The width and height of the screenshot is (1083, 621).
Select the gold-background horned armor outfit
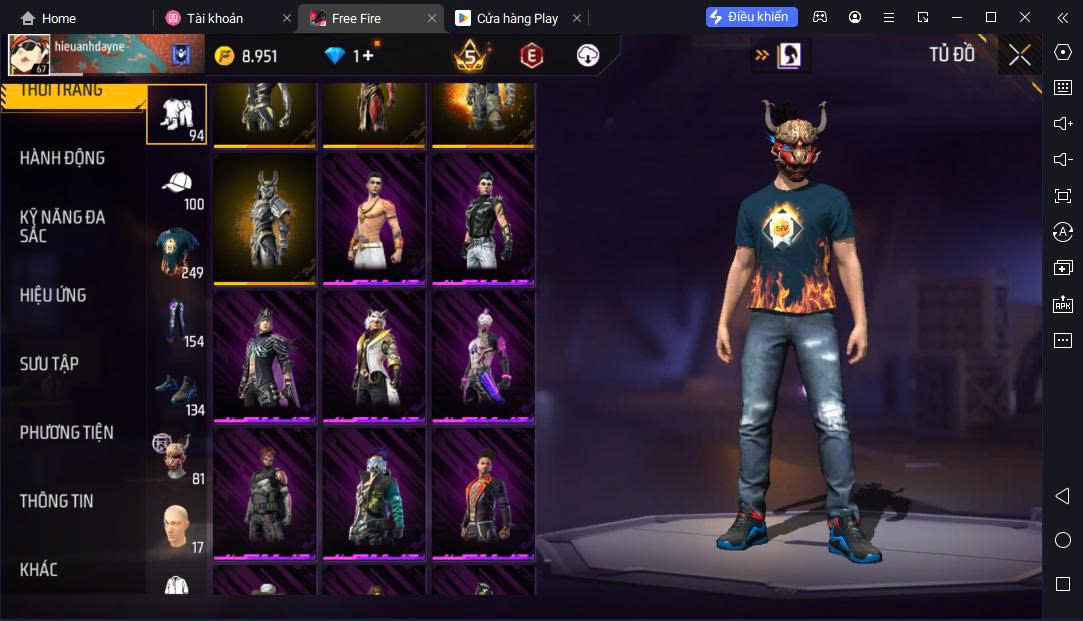[x=265, y=219]
